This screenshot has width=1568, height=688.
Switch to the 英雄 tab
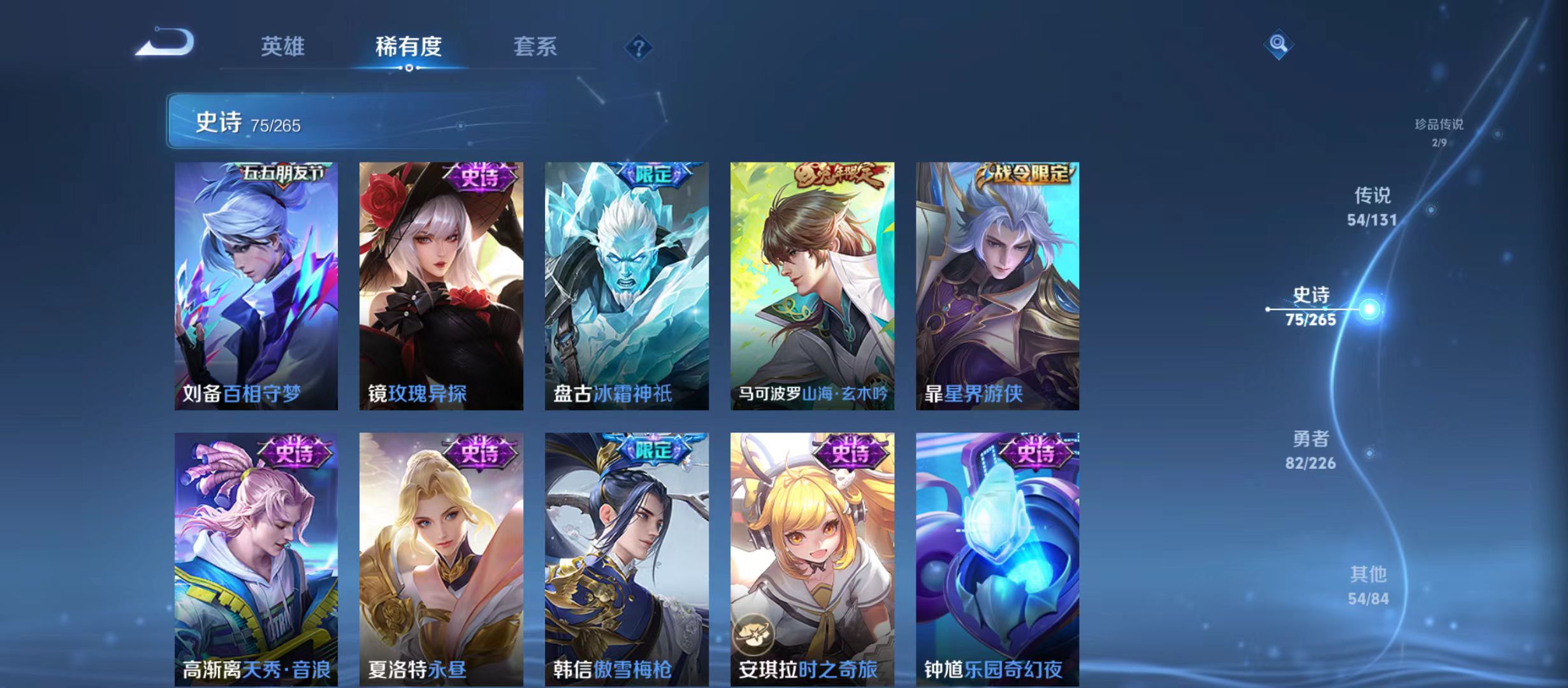pyautogui.click(x=284, y=47)
